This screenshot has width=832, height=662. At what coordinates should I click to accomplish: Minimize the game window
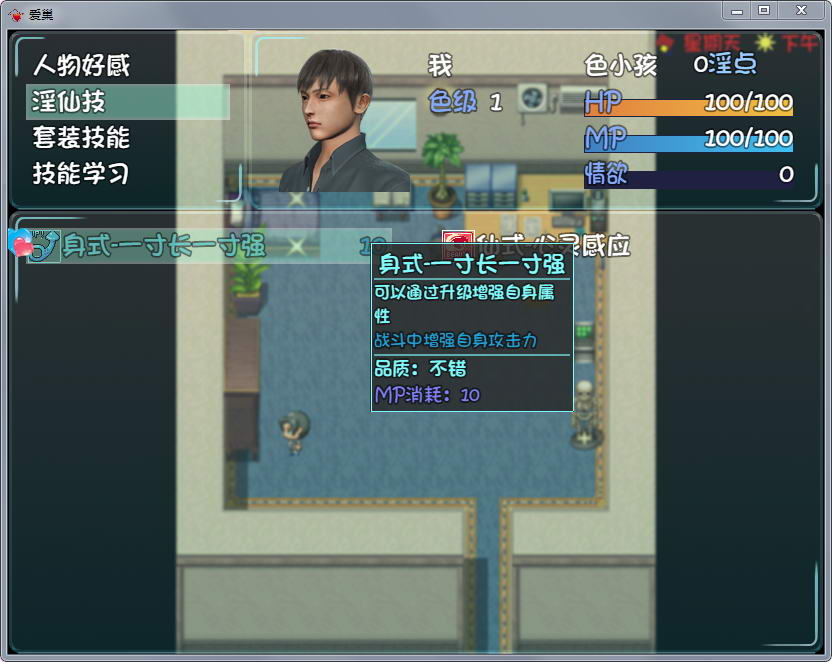[738, 9]
